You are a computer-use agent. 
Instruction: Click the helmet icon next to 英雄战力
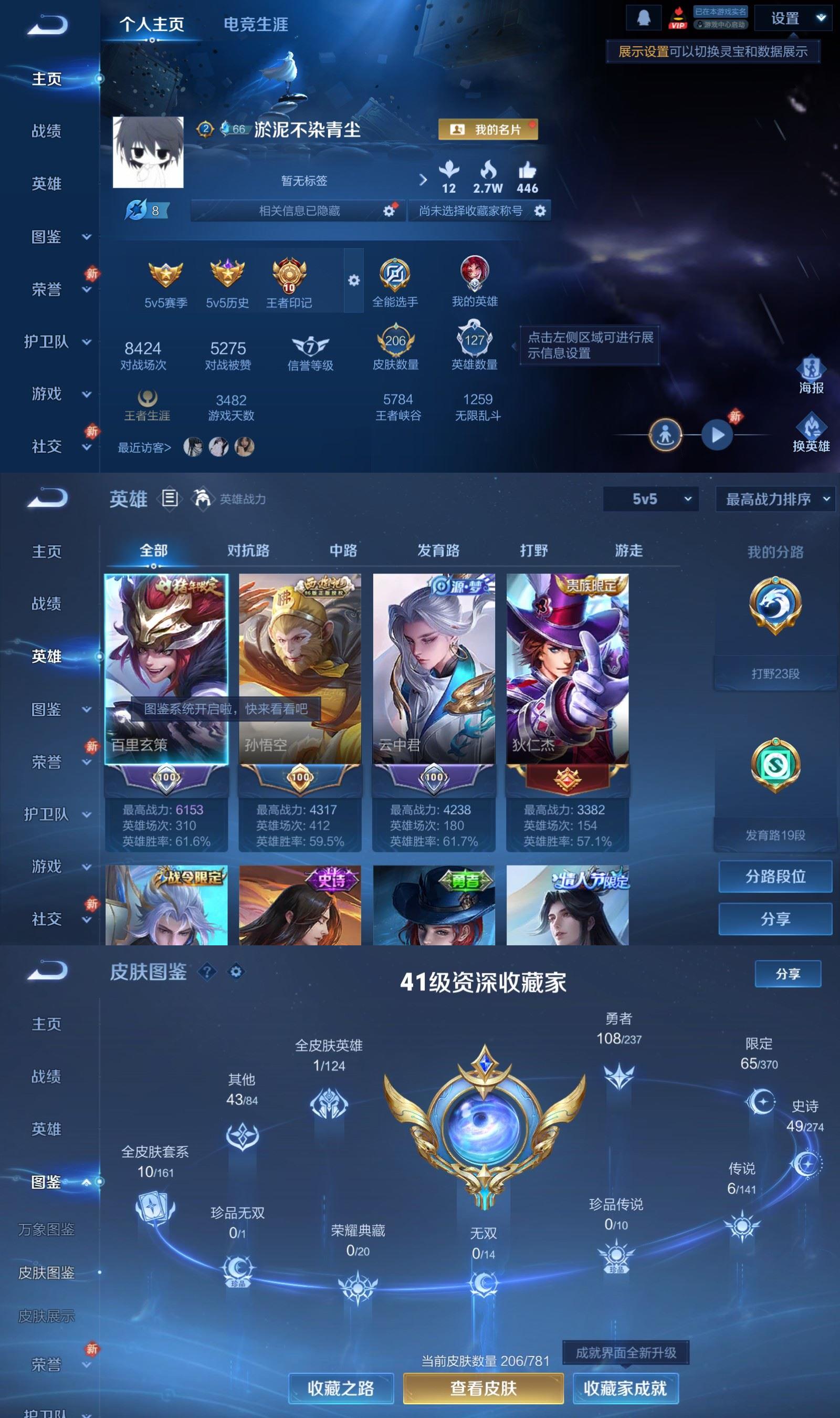(x=202, y=499)
